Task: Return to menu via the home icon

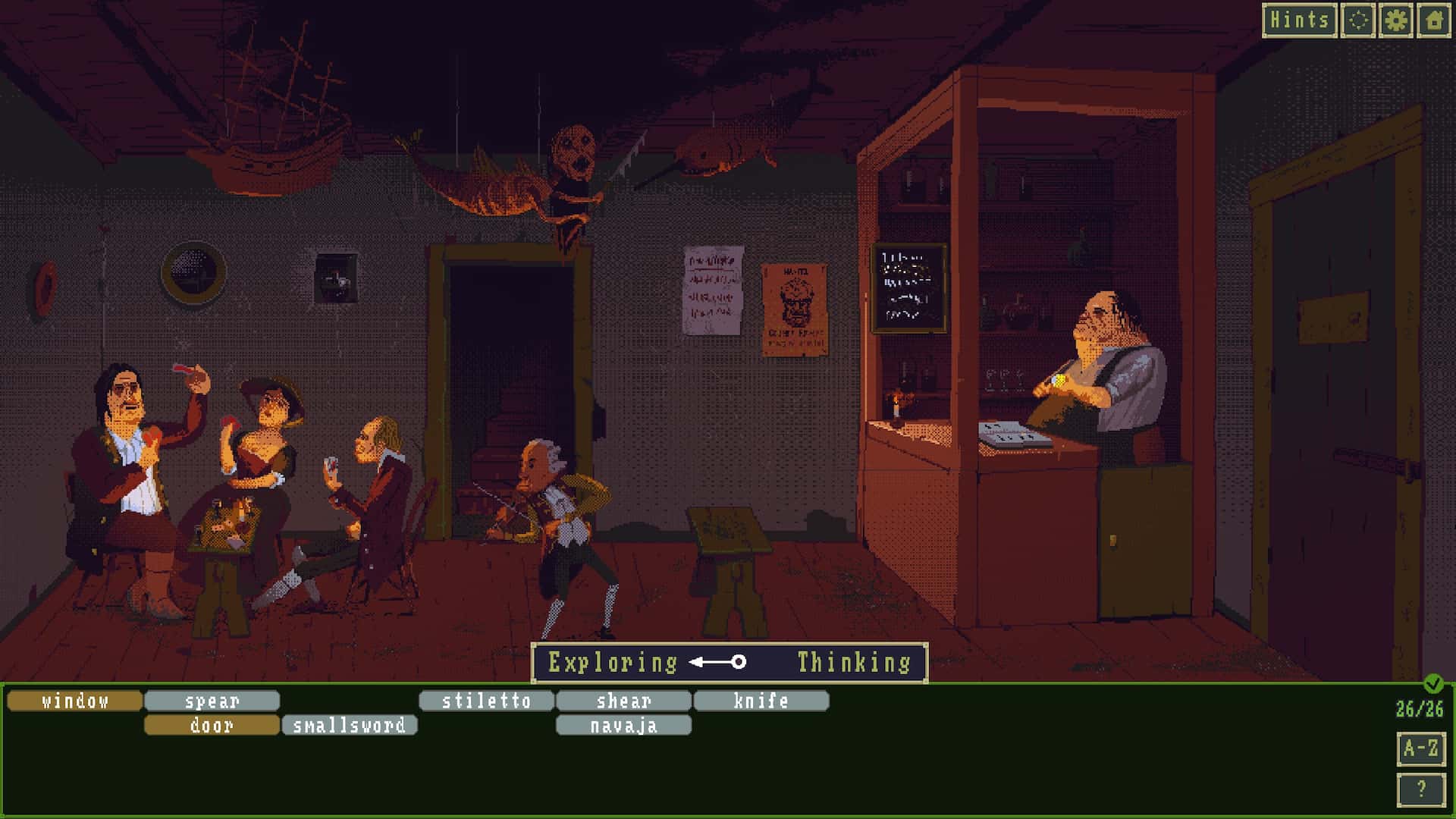Action: click(1436, 20)
